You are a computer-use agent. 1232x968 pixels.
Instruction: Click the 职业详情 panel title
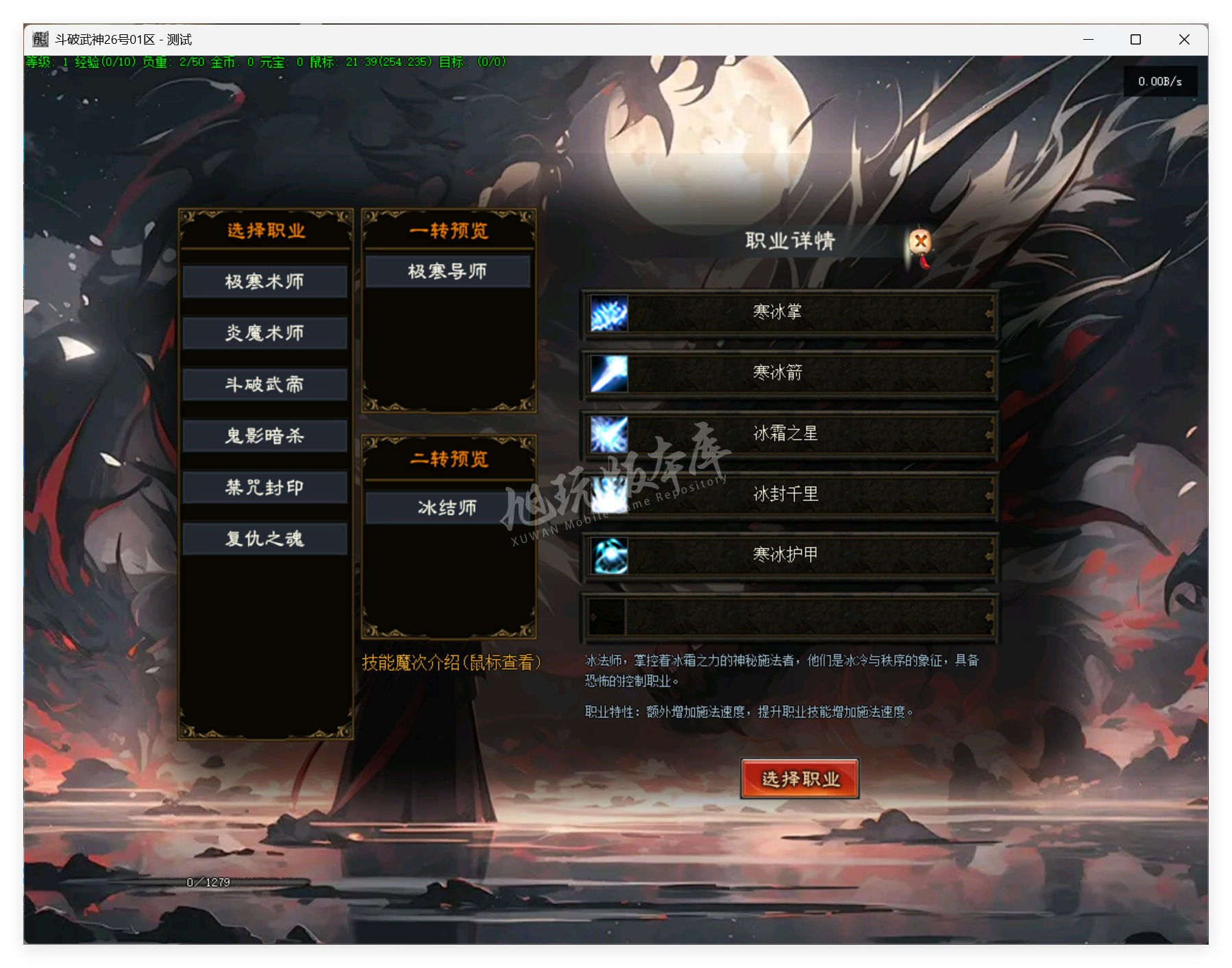click(x=788, y=241)
